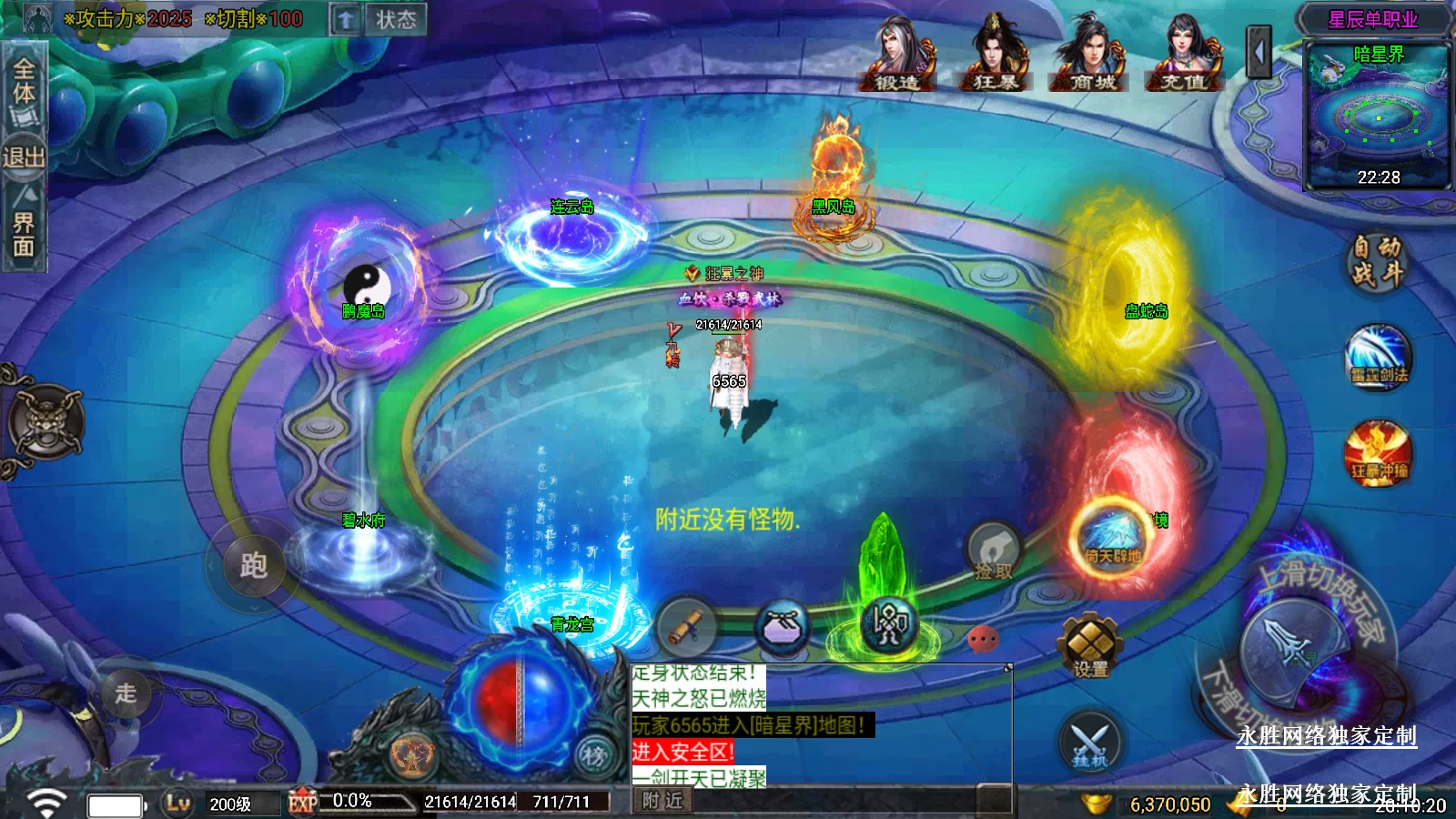This screenshot has width=1456, height=819.
Task: Open the 锻造 forging menu
Action: tap(897, 55)
